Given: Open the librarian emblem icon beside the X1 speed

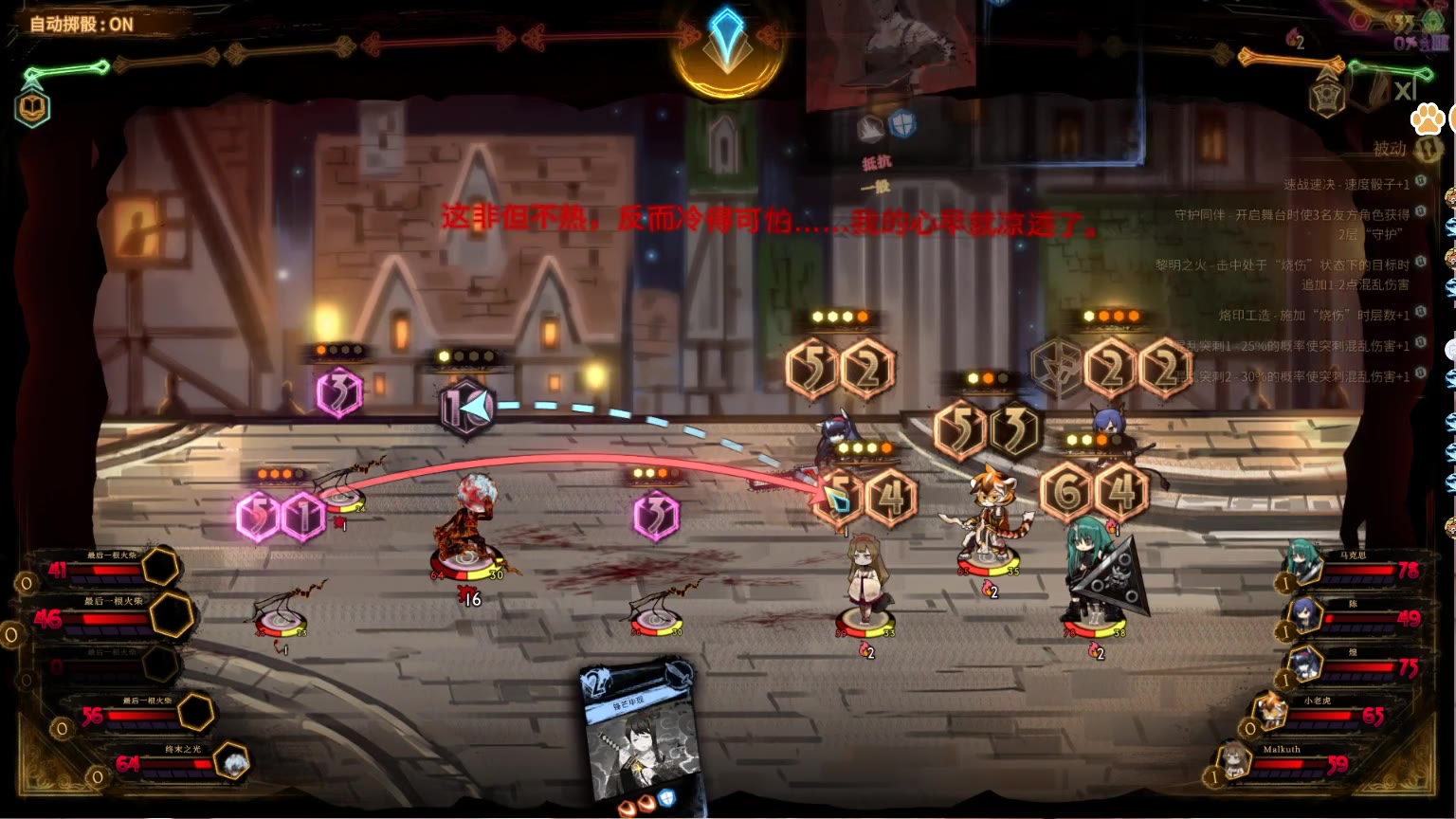Looking at the screenshot, I should click(1327, 96).
